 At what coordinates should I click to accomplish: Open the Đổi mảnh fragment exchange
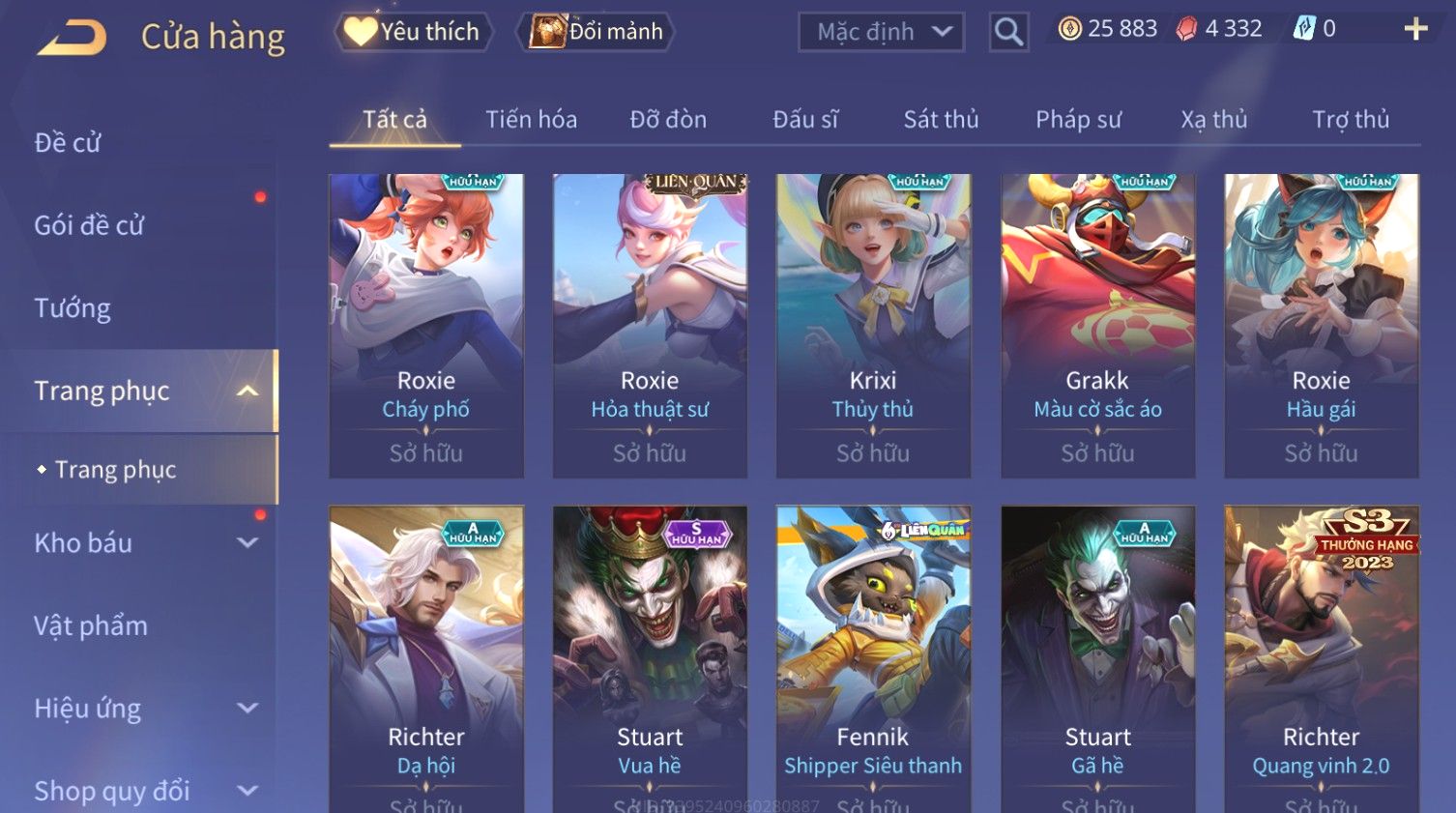click(597, 32)
